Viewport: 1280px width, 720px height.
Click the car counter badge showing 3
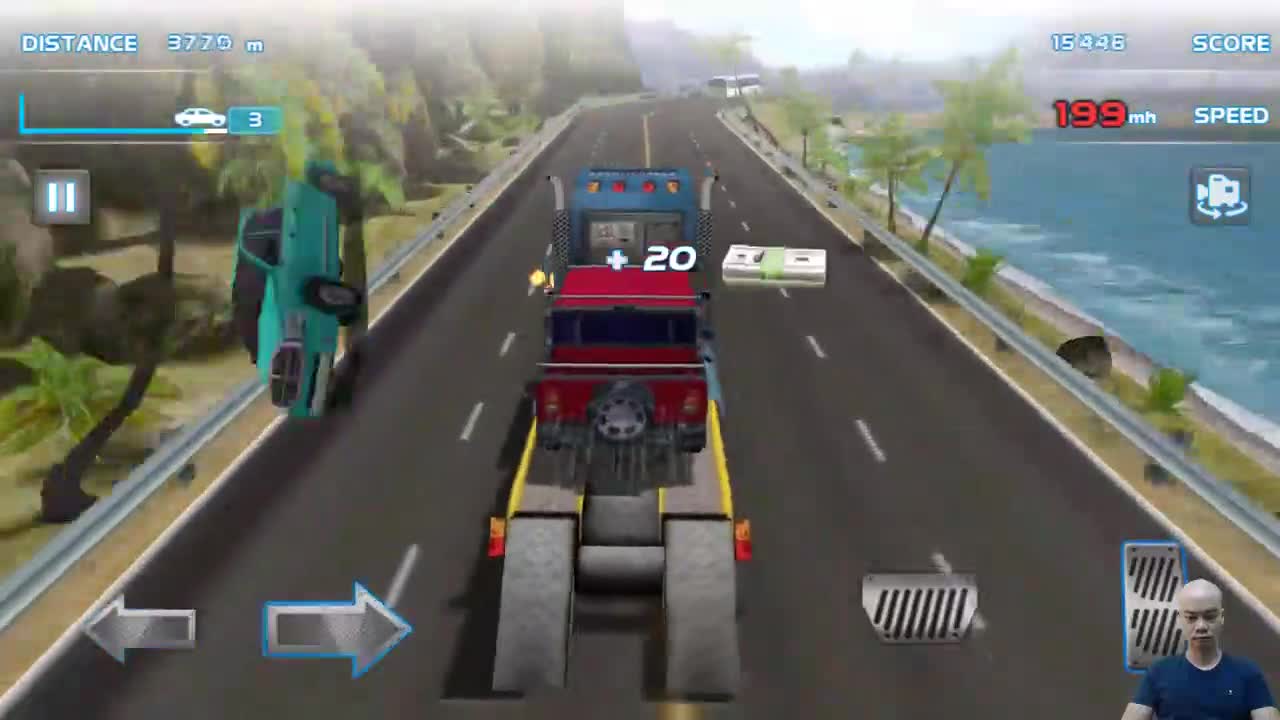255,119
